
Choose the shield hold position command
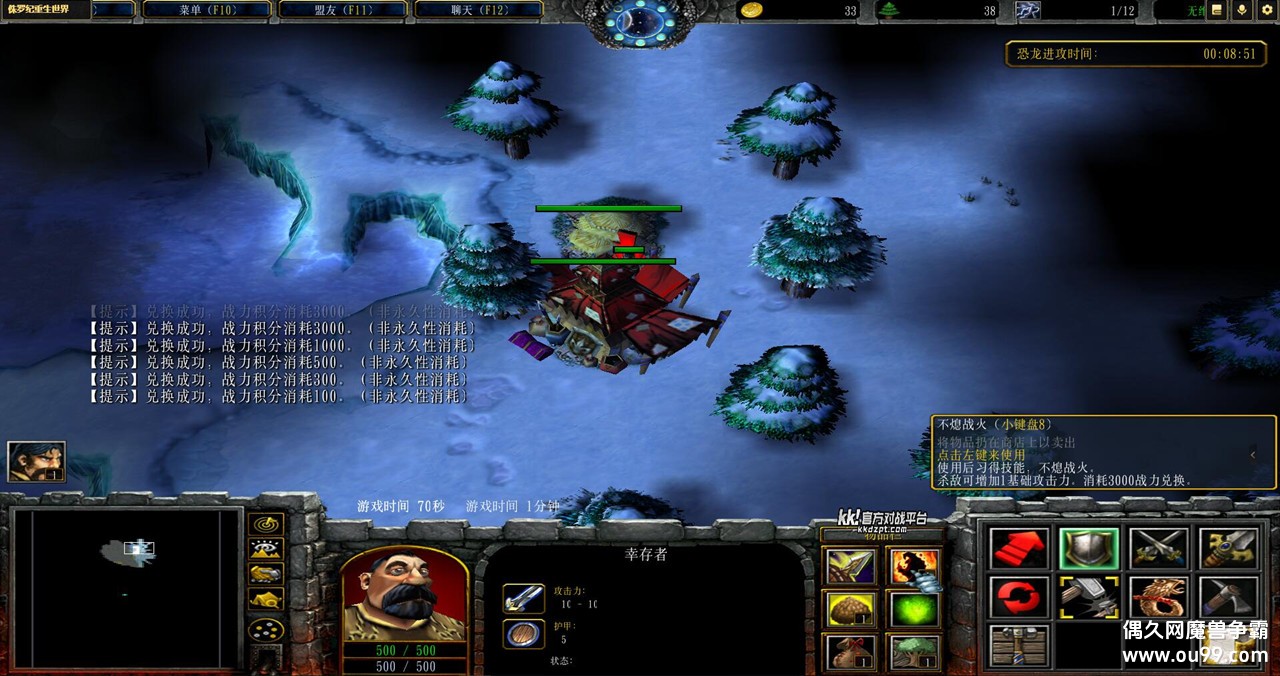pos(1089,548)
